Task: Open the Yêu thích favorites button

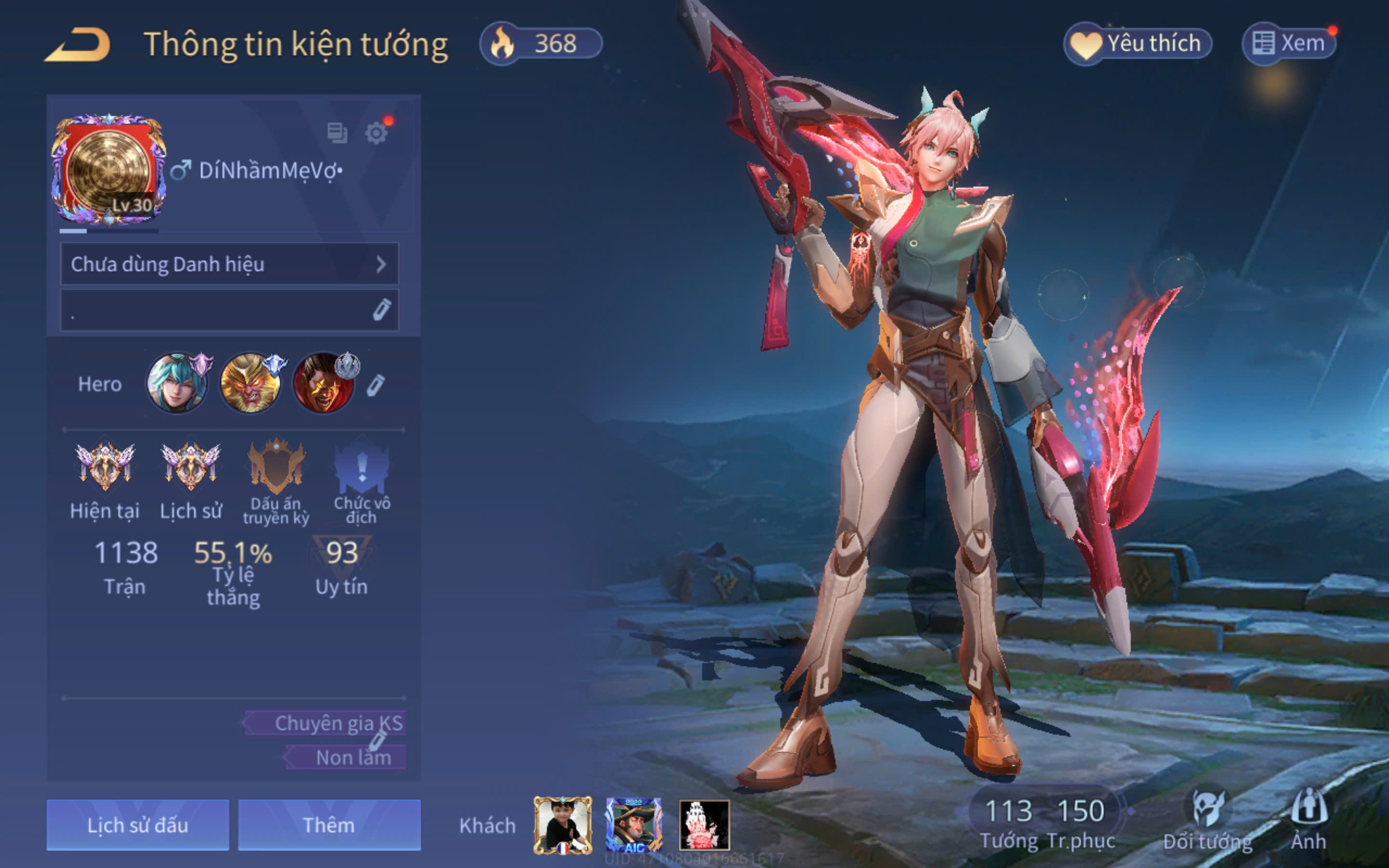Action: 1137,43
